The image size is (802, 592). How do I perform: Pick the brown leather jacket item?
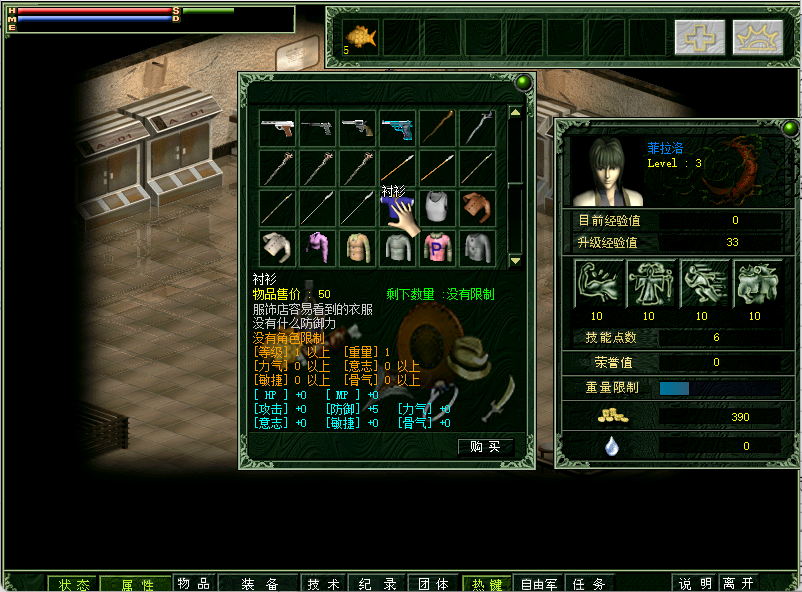coord(477,207)
